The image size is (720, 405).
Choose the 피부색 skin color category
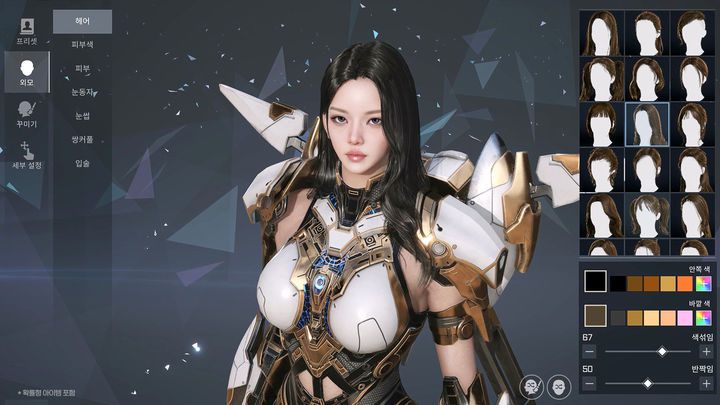tap(82, 45)
